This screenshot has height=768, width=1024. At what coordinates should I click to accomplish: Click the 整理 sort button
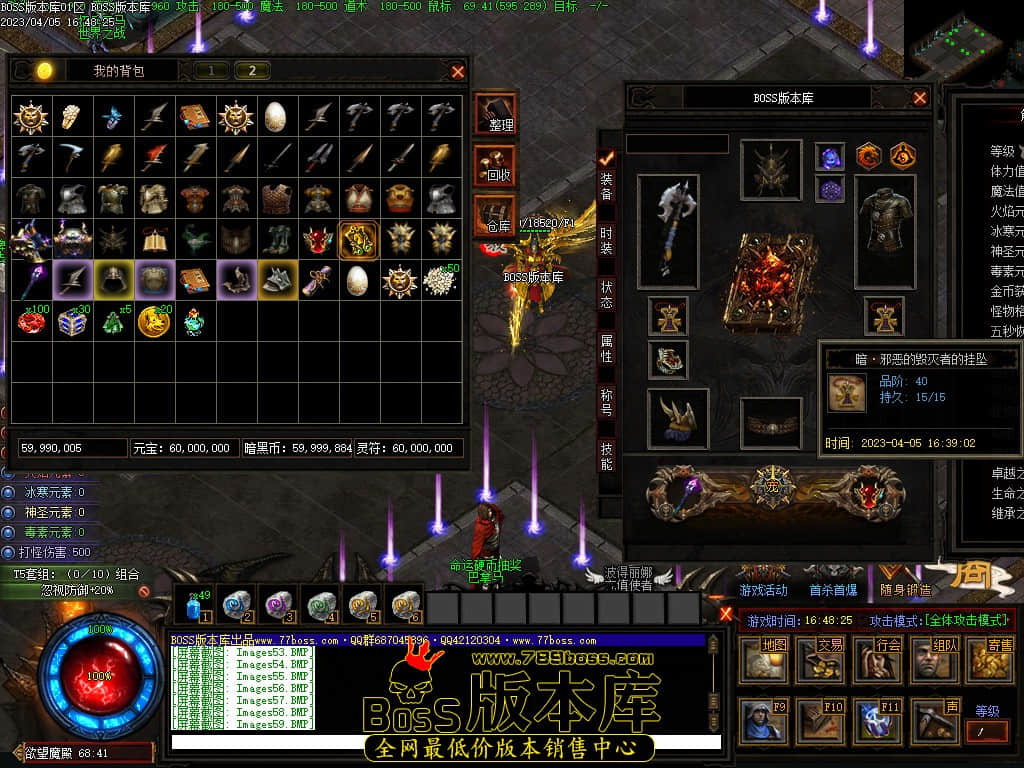coord(496,114)
